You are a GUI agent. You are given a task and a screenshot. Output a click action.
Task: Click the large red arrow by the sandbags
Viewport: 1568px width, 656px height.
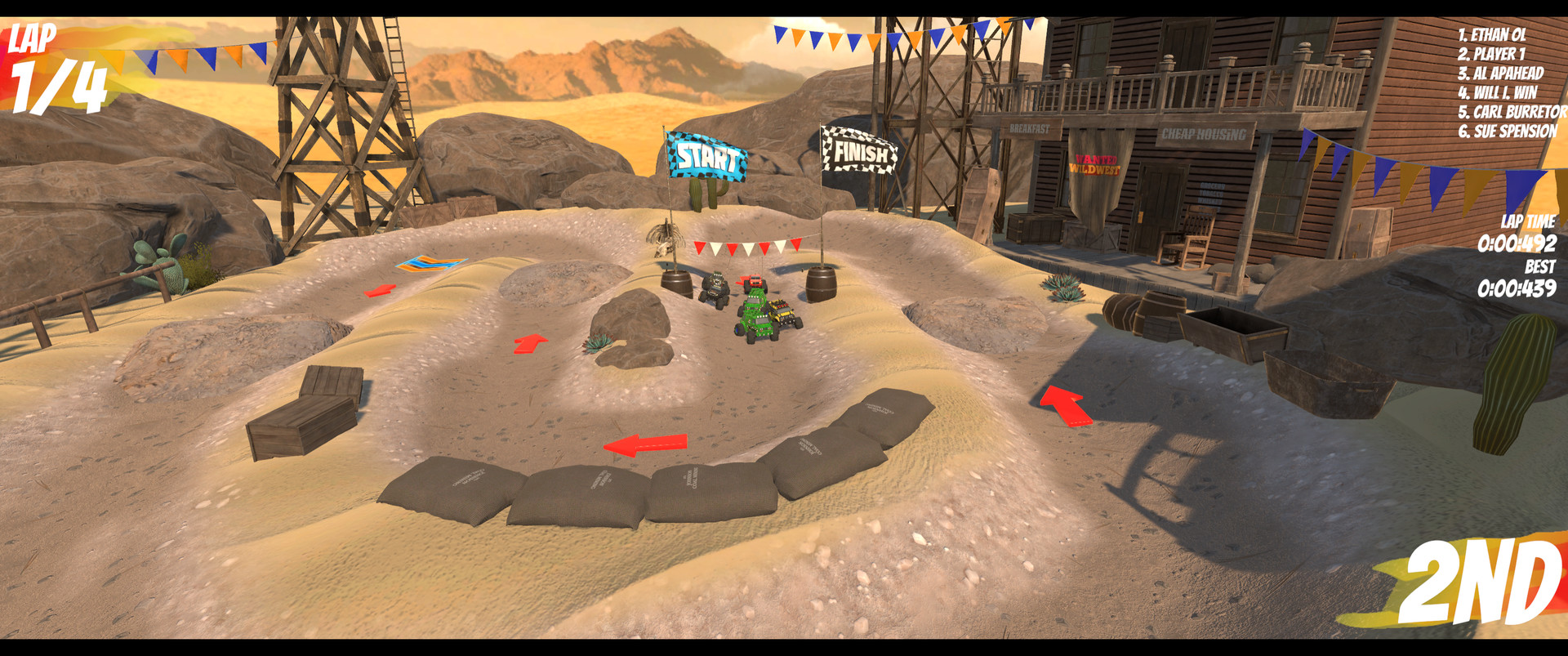[645, 444]
